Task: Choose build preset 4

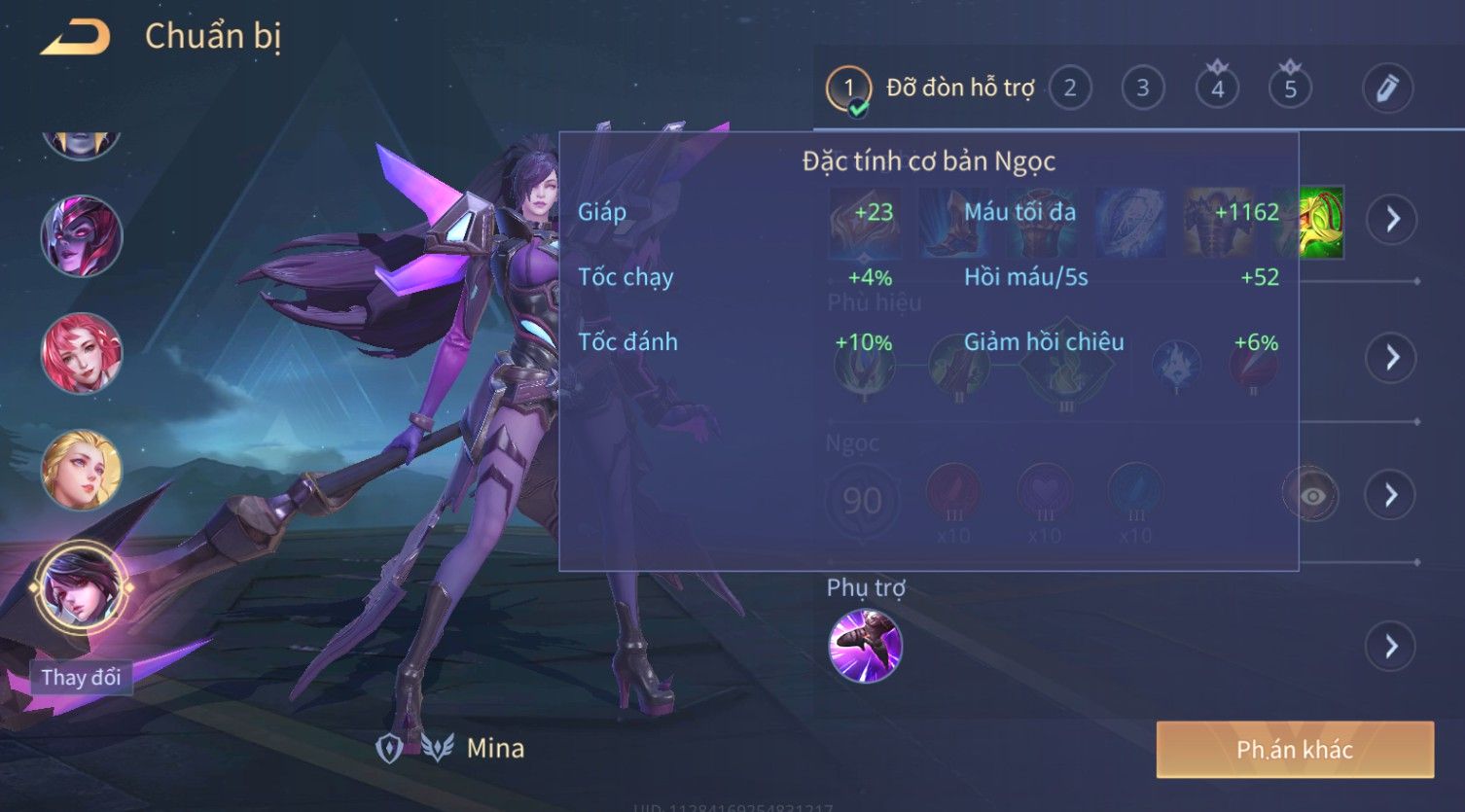Action: click(x=1217, y=88)
